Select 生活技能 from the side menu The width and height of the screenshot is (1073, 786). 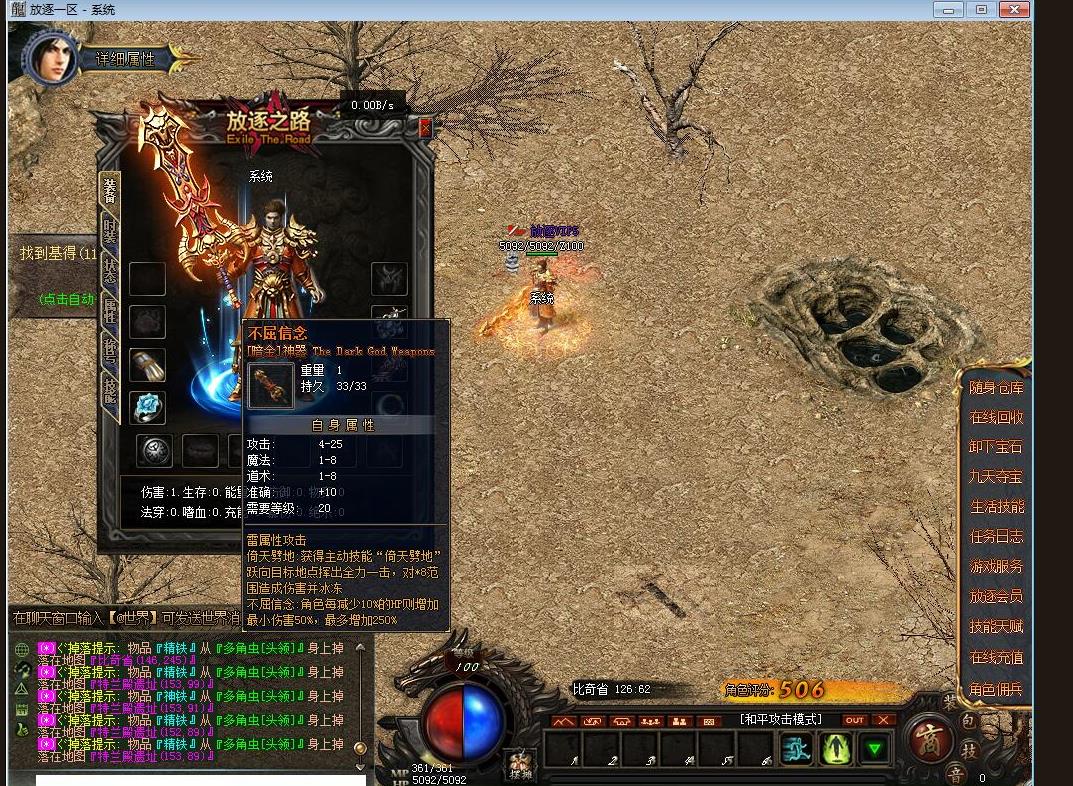pyautogui.click(x=995, y=507)
